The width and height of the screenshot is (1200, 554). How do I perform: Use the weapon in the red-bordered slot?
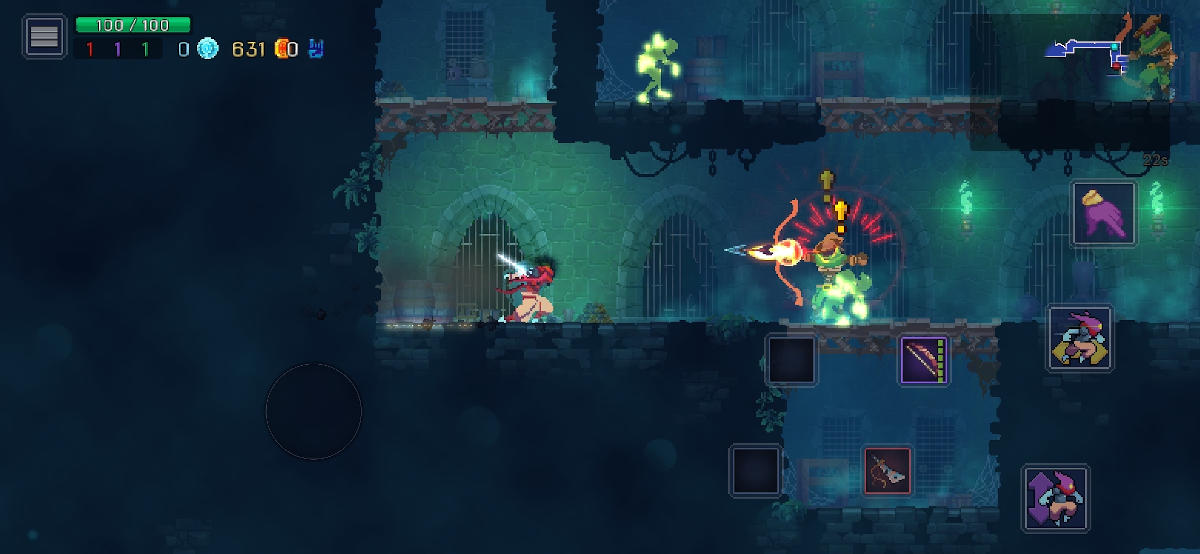pyautogui.click(x=888, y=470)
